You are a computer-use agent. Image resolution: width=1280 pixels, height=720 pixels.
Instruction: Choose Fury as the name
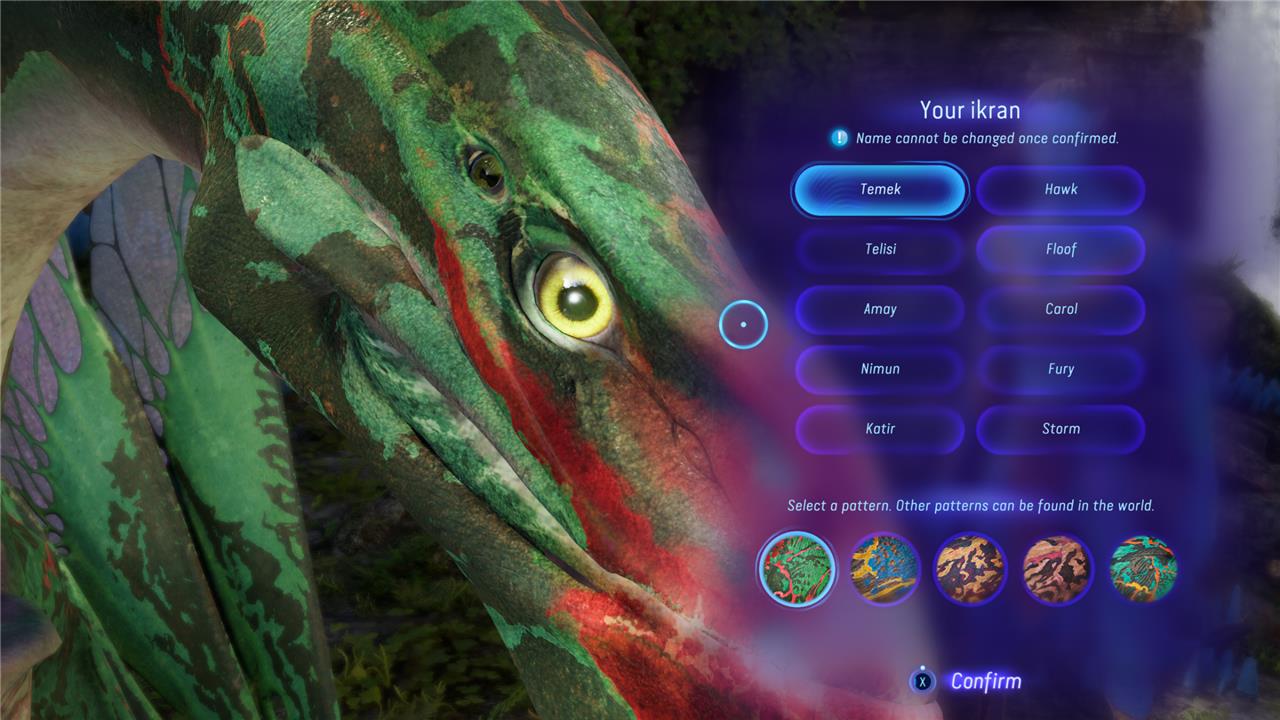(x=1060, y=369)
